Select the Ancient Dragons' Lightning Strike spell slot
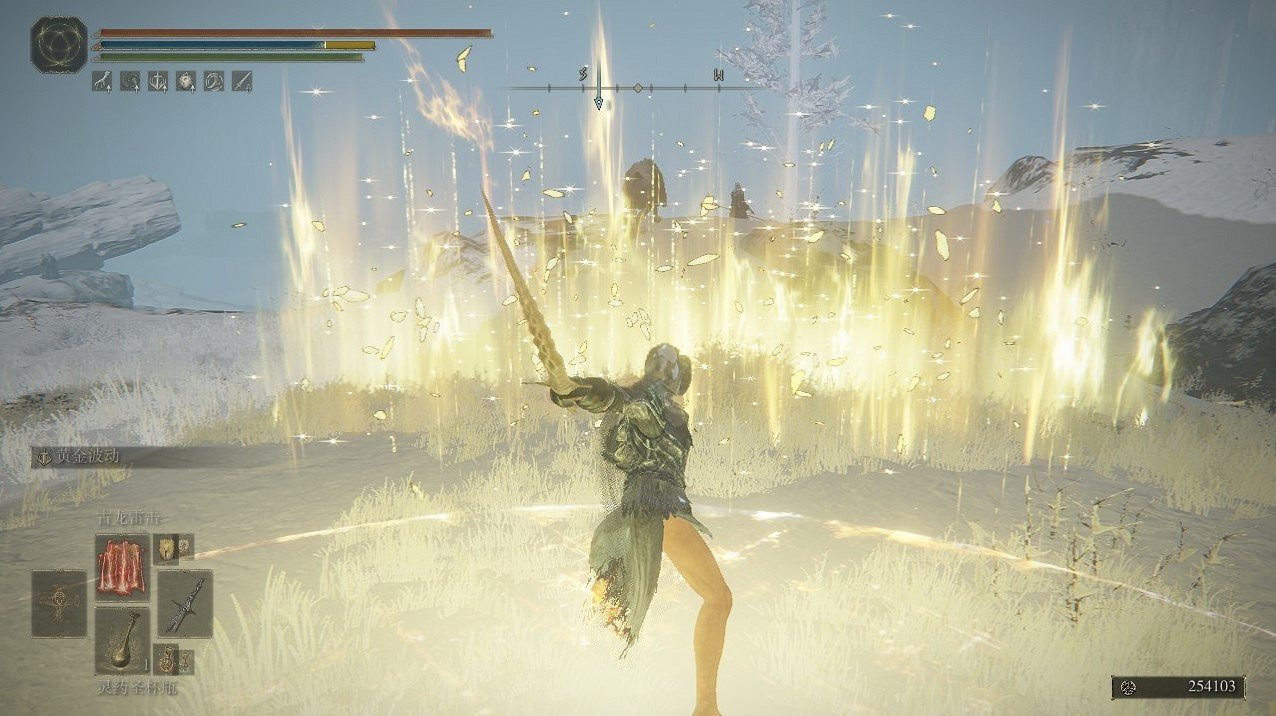 click(x=122, y=566)
